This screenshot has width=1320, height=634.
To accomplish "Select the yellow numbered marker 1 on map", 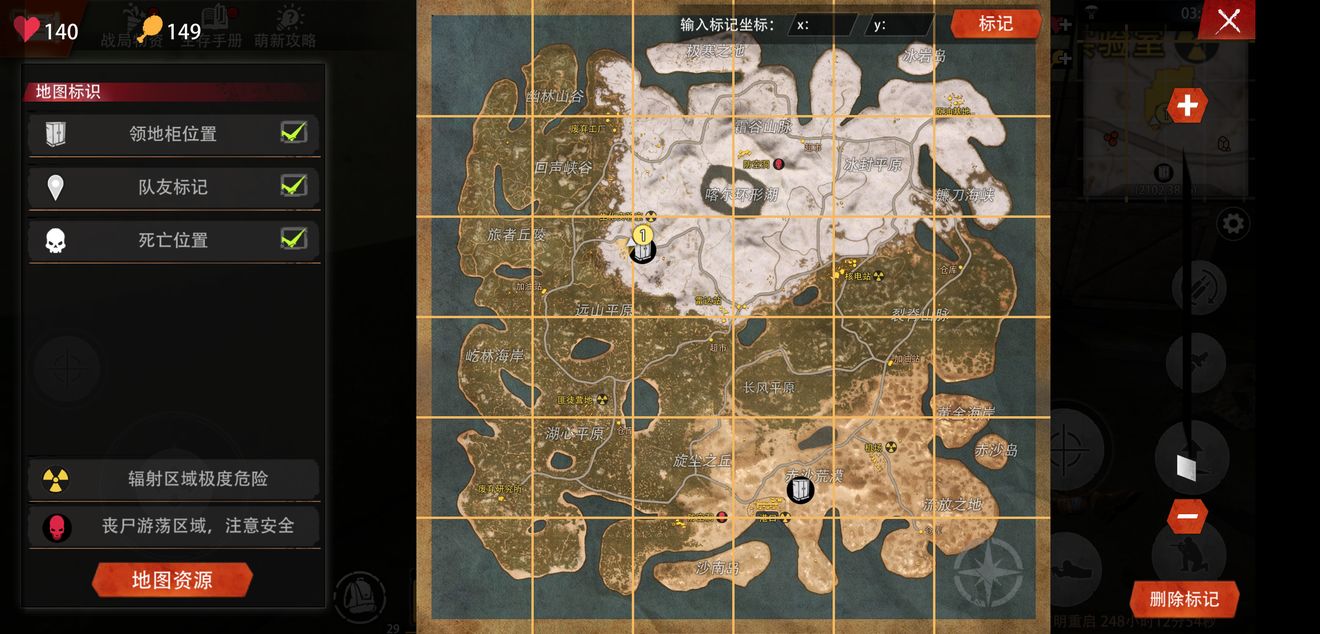I will point(643,235).
